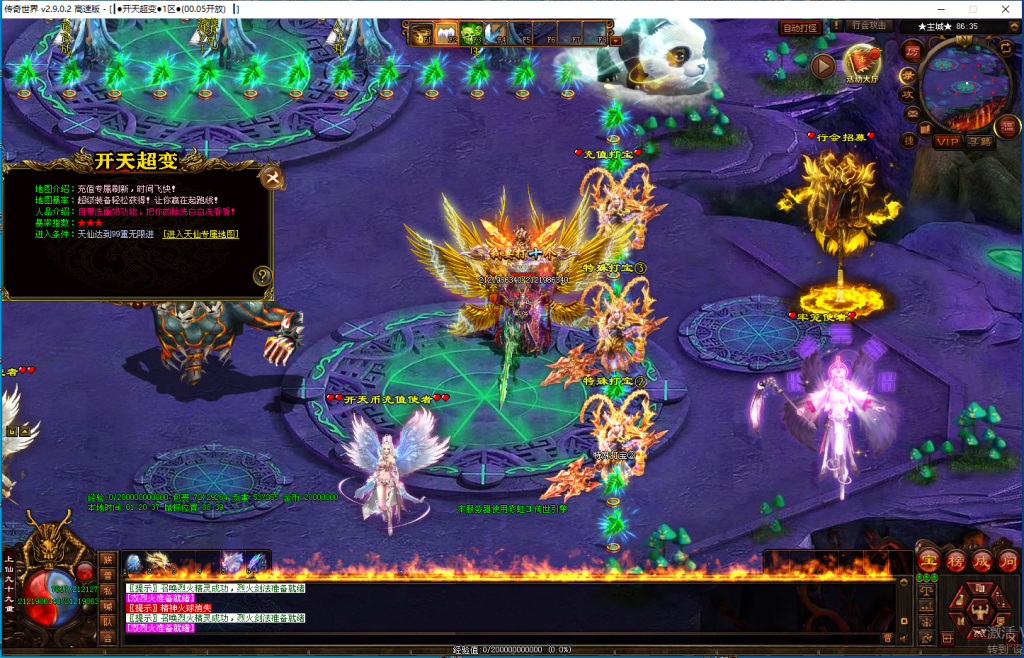Open the question mark help in info panel
The height and width of the screenshot is (658, 1024).
(262, 276)
